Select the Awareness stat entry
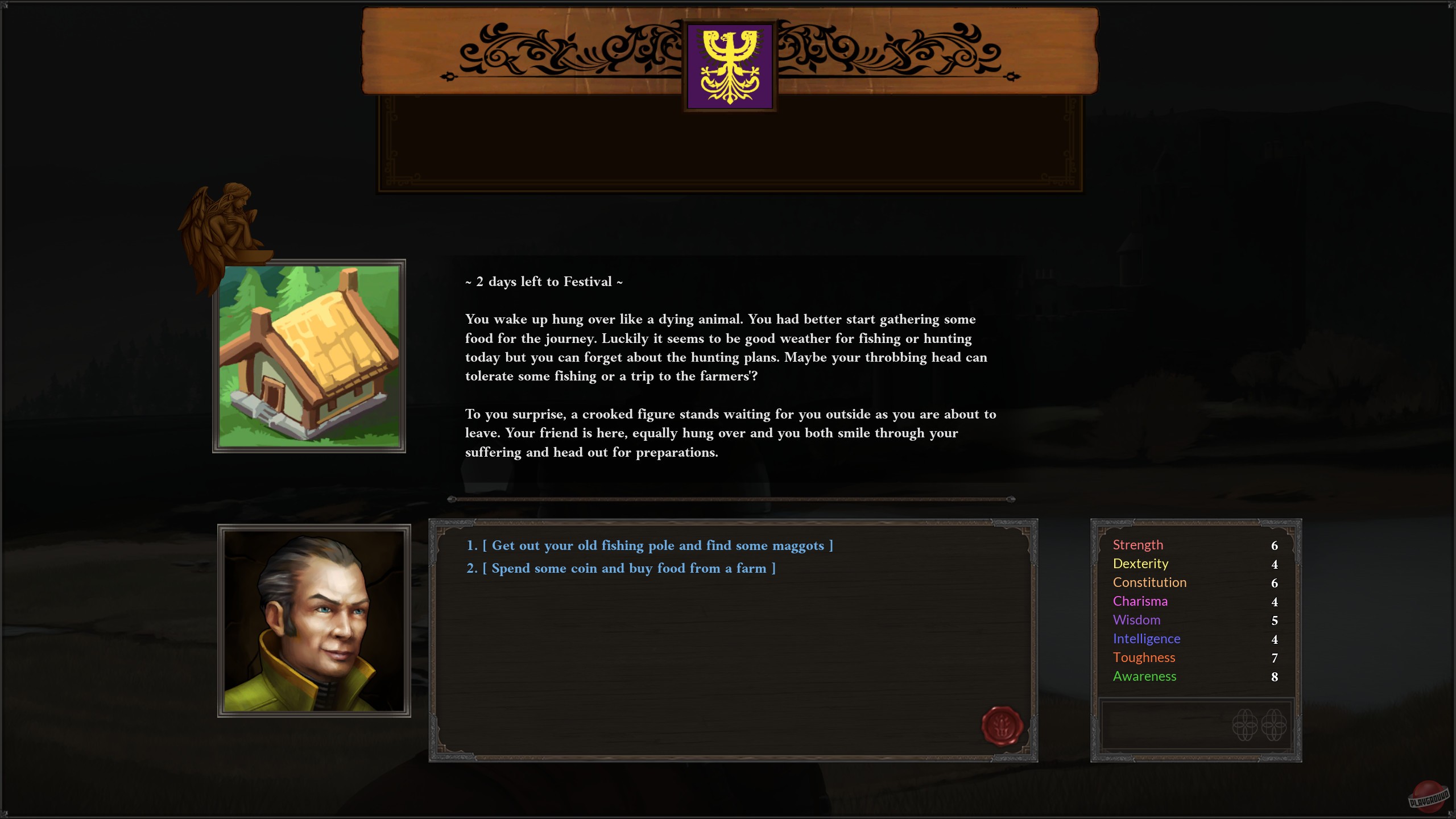 point(1144,676)
